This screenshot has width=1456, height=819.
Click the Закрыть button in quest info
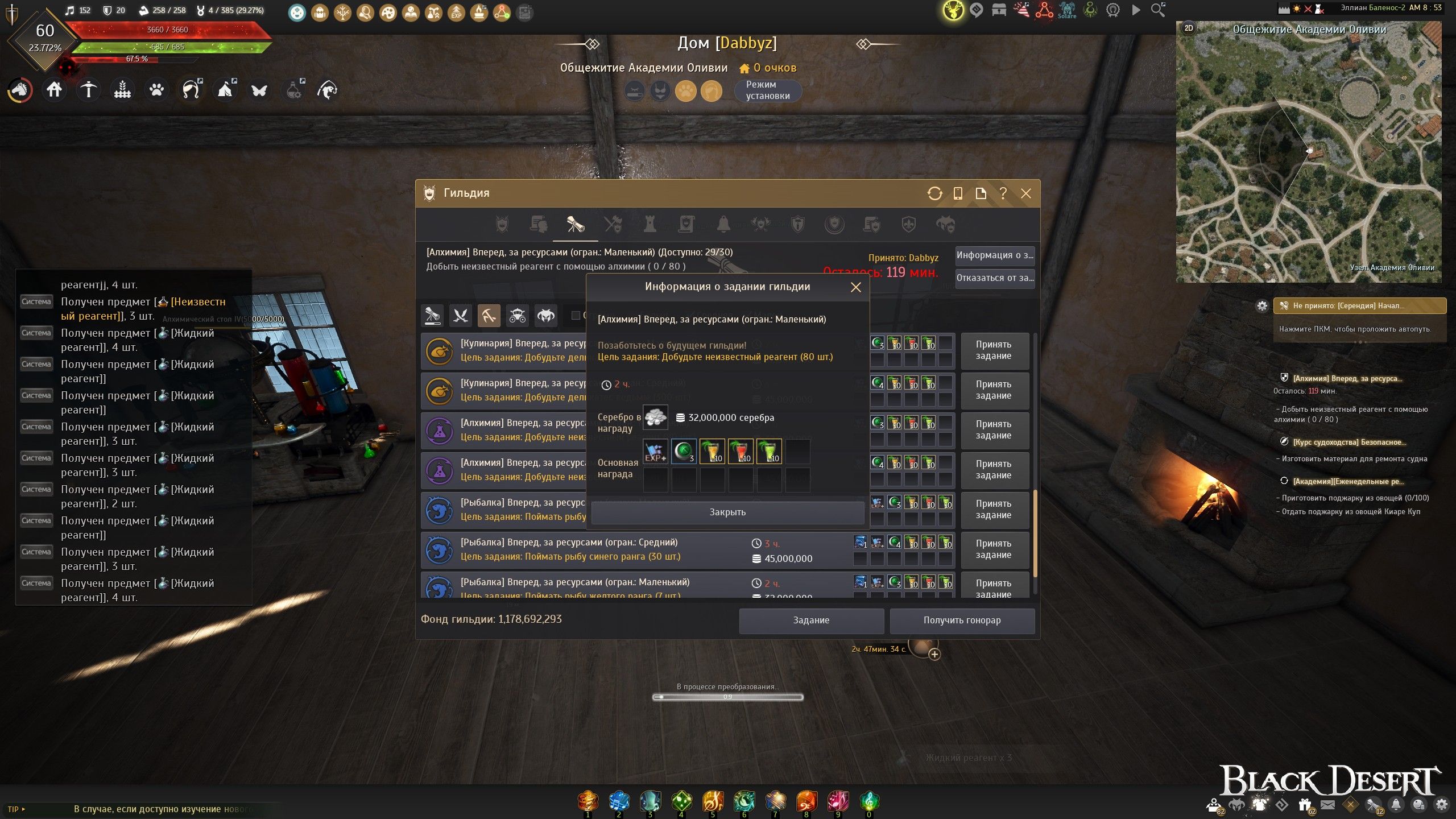(727, 512)
